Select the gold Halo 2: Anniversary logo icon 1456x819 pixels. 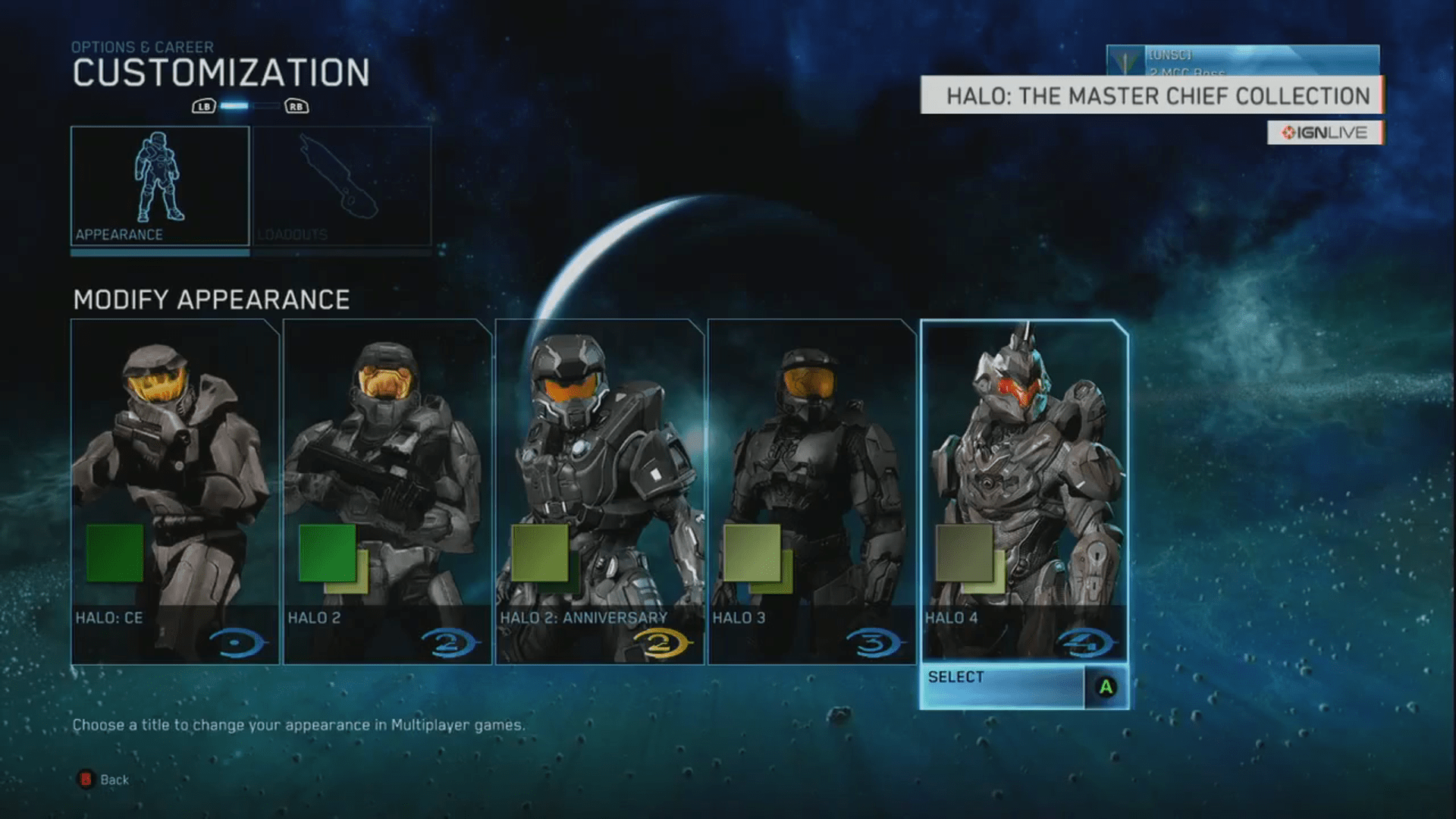pyautogui.click(x=662, y=641)
